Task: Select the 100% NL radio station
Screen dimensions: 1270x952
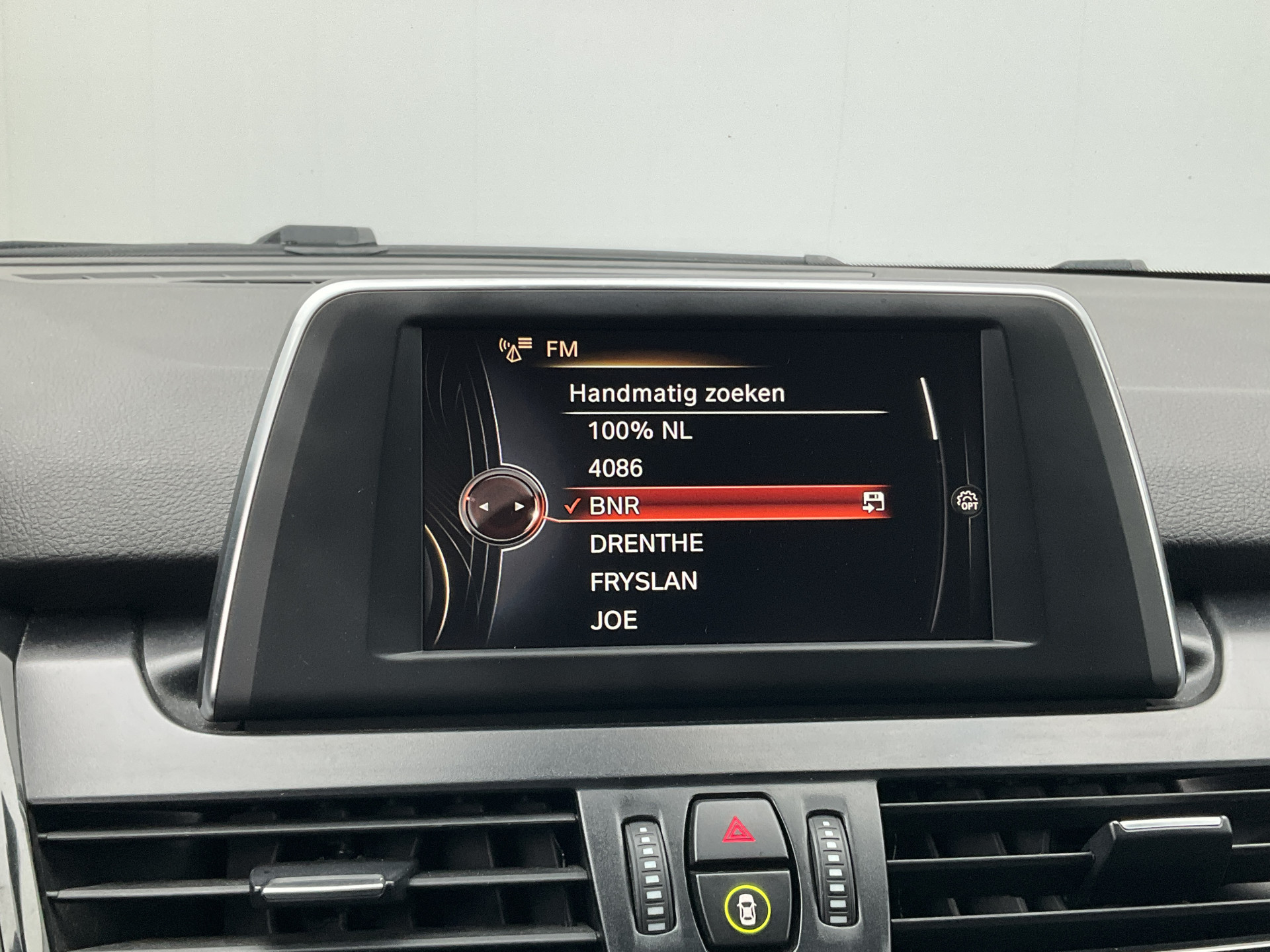Action: click(x=640, y=431)
